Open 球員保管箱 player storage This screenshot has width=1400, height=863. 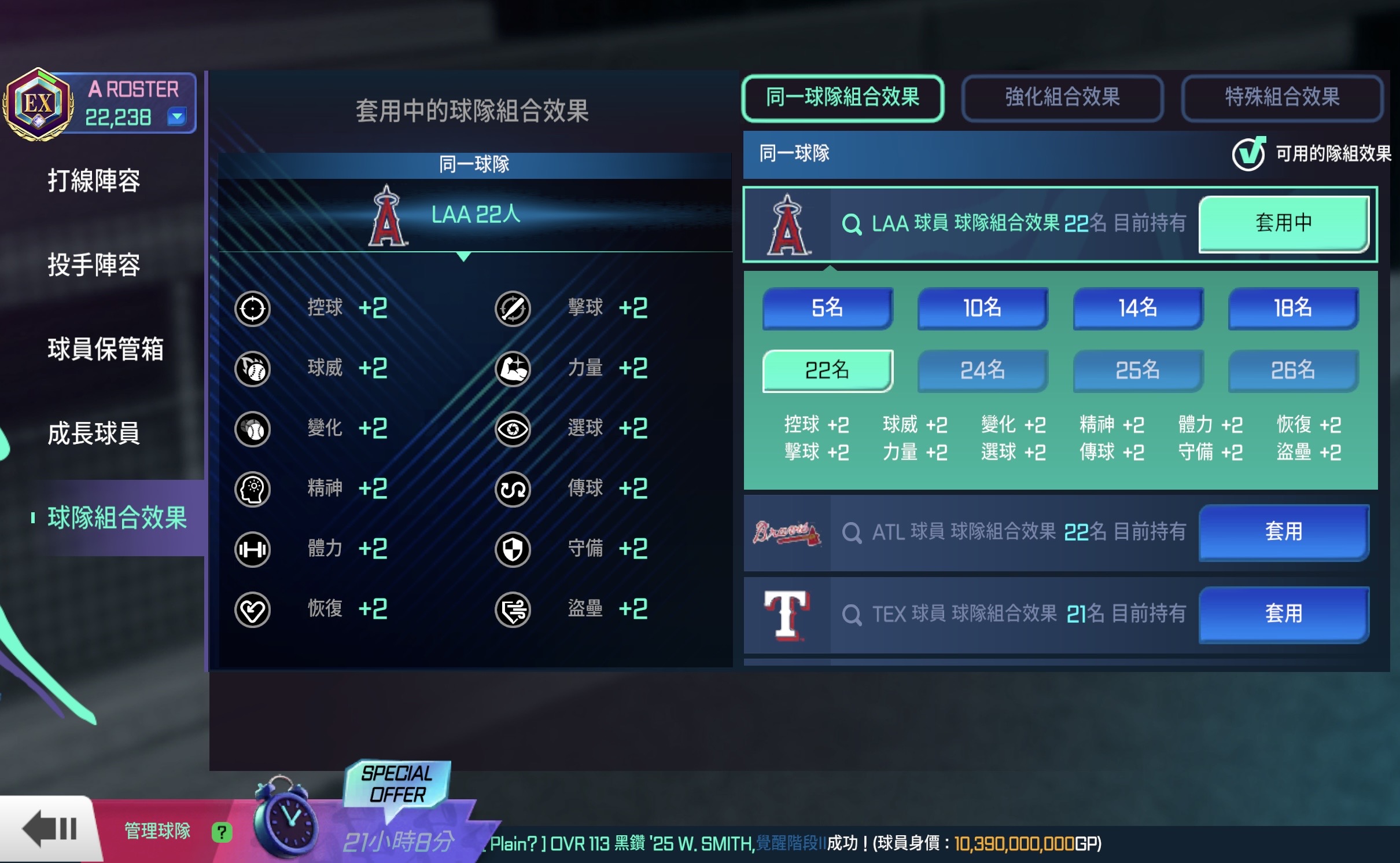(105, 349)
